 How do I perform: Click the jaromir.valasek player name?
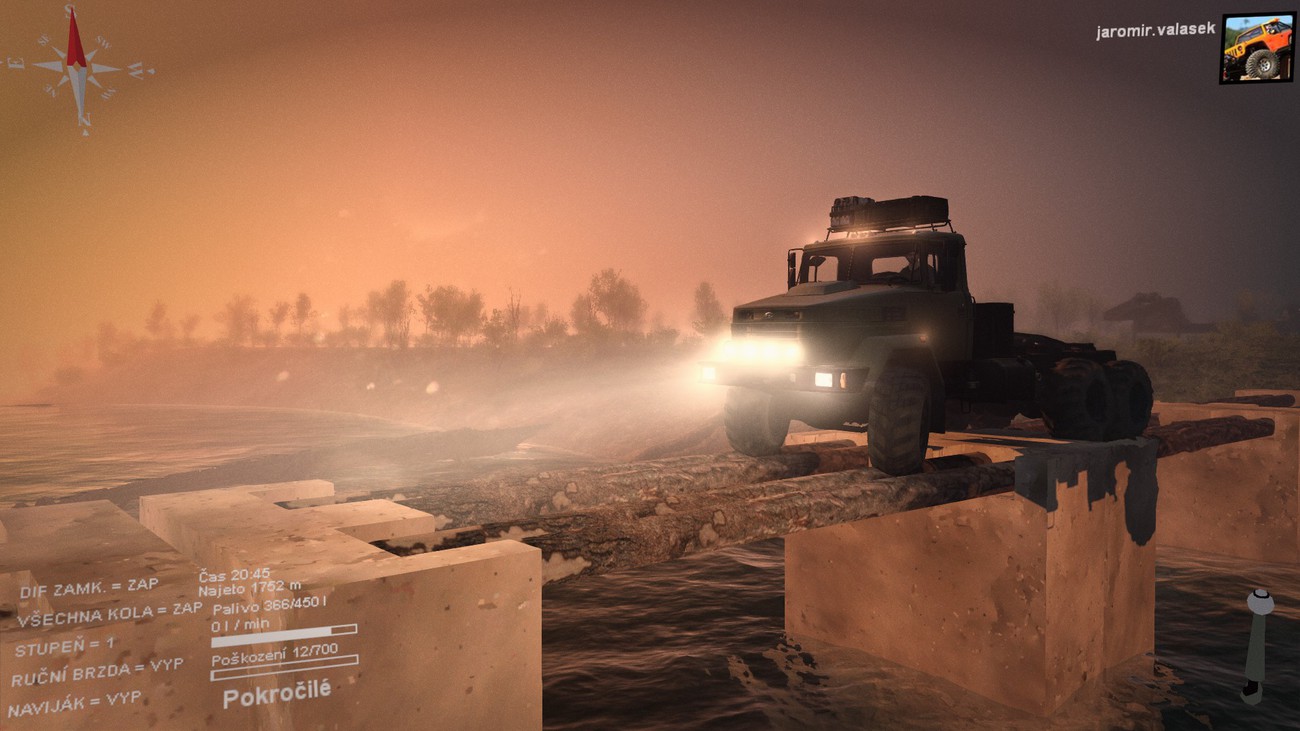[1155, 31]
